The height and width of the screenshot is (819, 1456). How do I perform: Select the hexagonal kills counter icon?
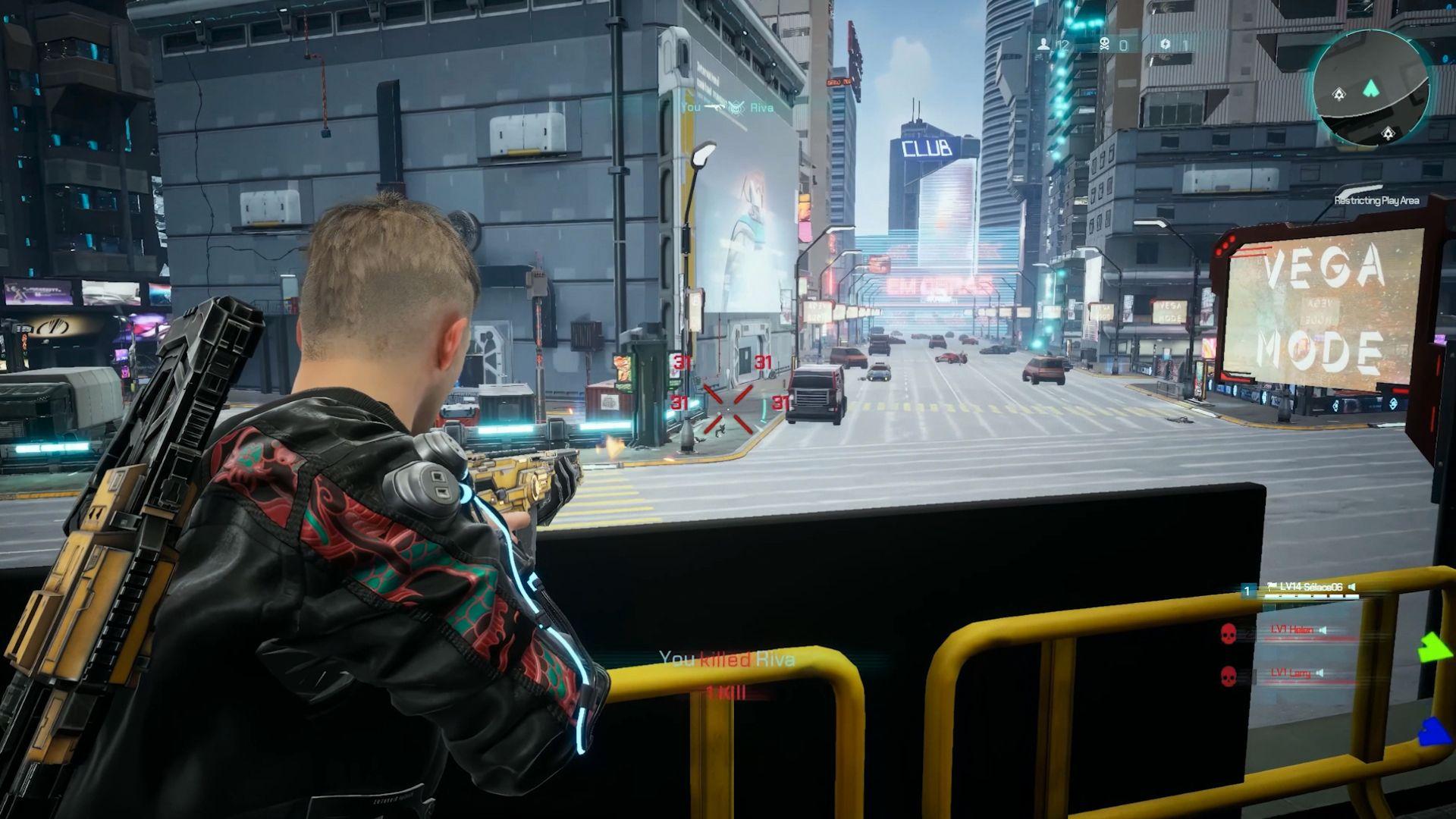(x=1165, y=44)
